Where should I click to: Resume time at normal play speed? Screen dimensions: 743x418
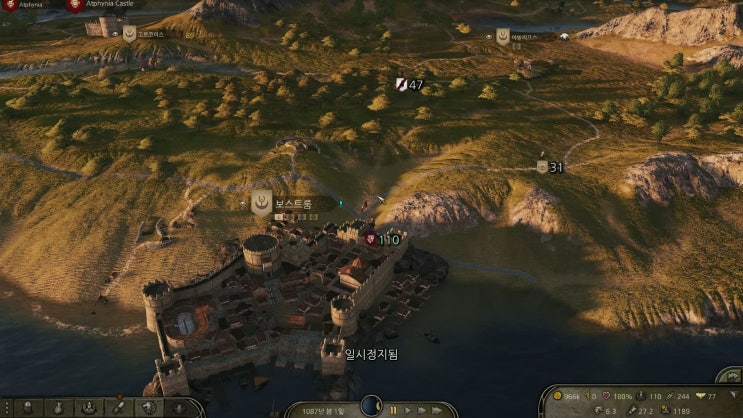pos(409,409)
